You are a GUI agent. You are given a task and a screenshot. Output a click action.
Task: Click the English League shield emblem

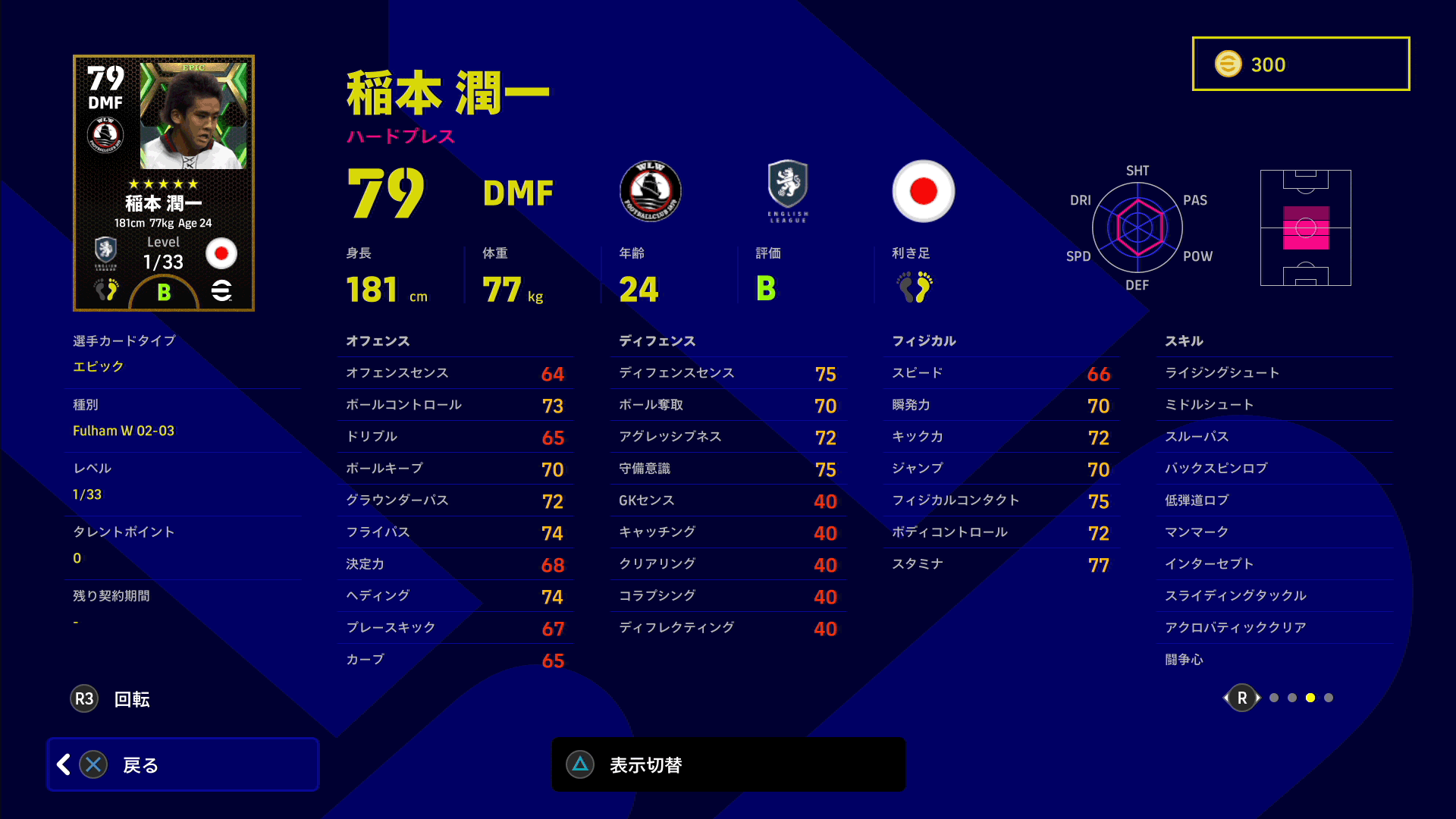788,190
